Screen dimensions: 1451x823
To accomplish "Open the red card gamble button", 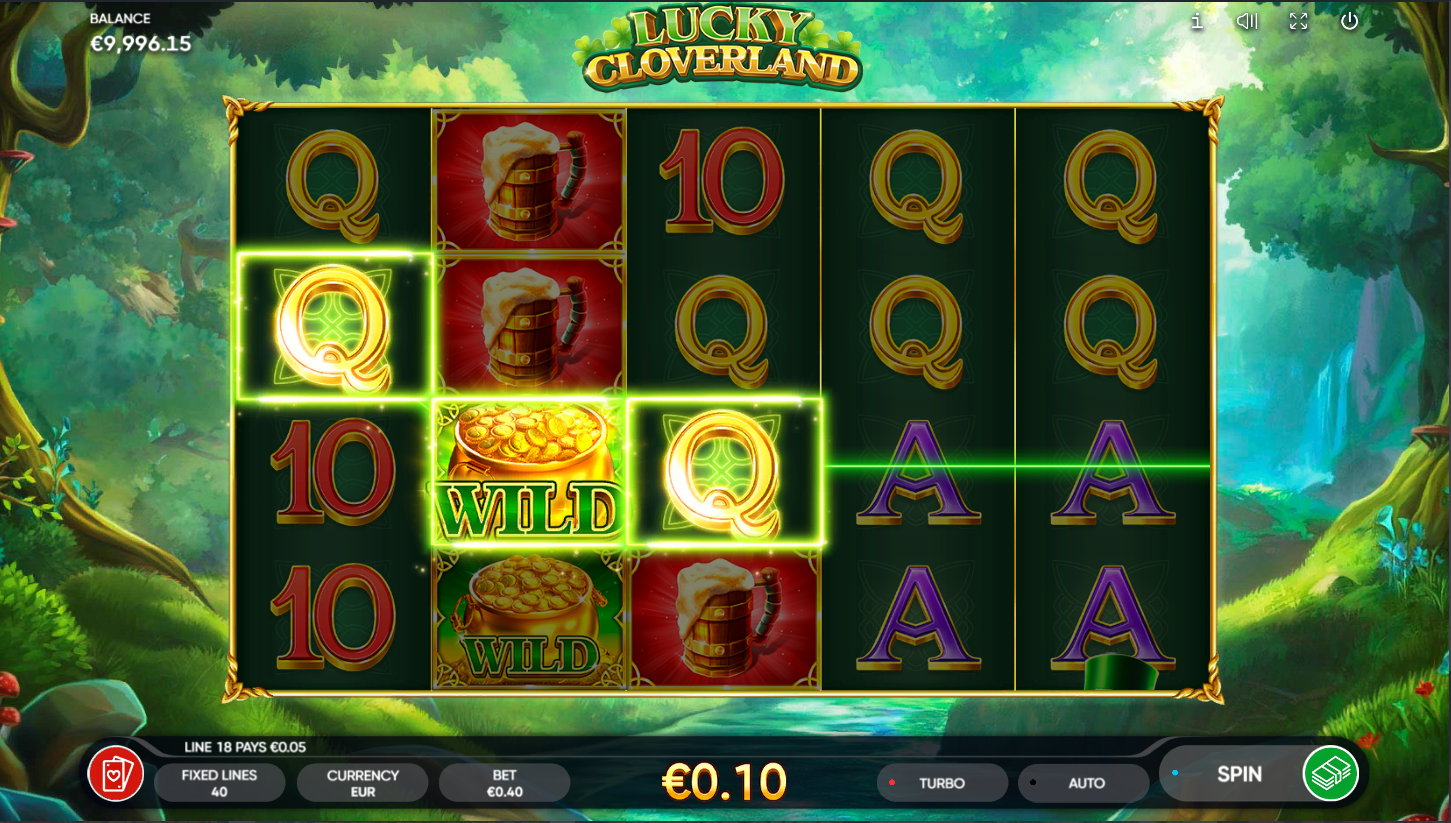I will [116, 774].
